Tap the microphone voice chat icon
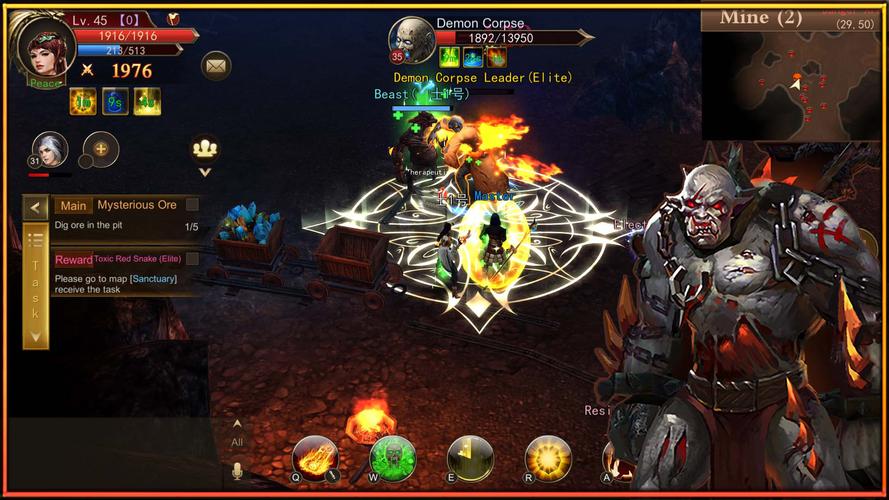Viewport: 889px width, 500px height. pos(237,470)
